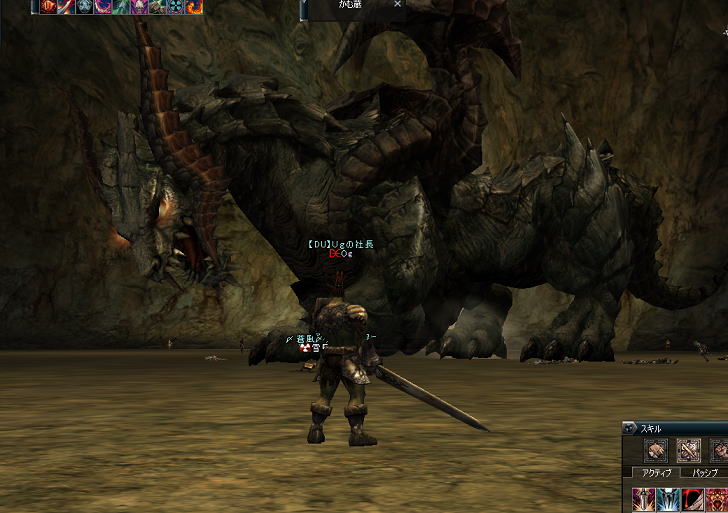Activate the red scythe slash skill

[692, 498]
